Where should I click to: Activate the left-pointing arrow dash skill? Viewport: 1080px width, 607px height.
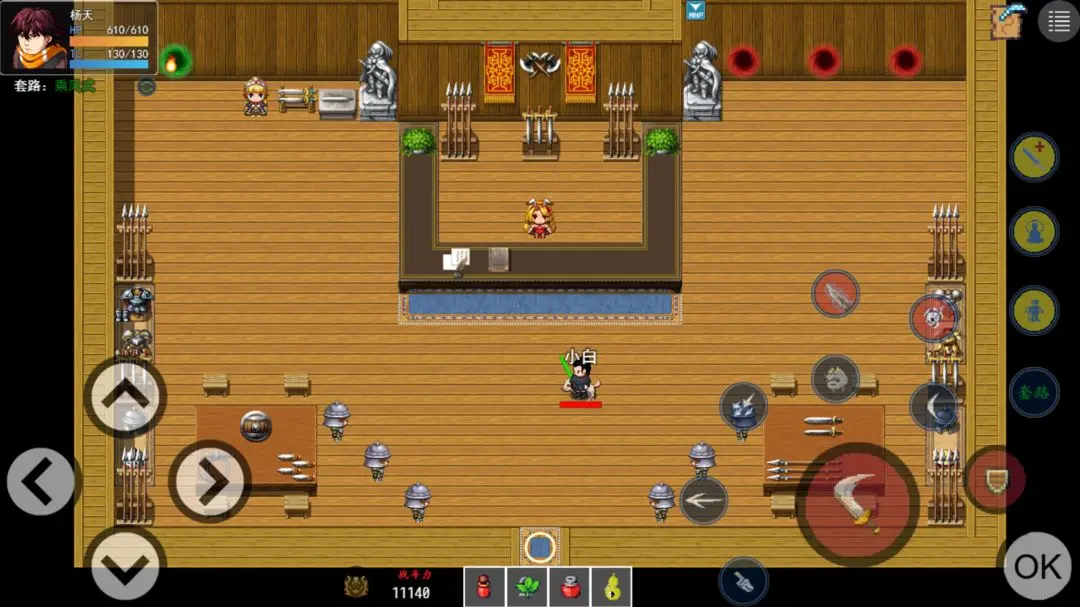[x=703, y=500]
